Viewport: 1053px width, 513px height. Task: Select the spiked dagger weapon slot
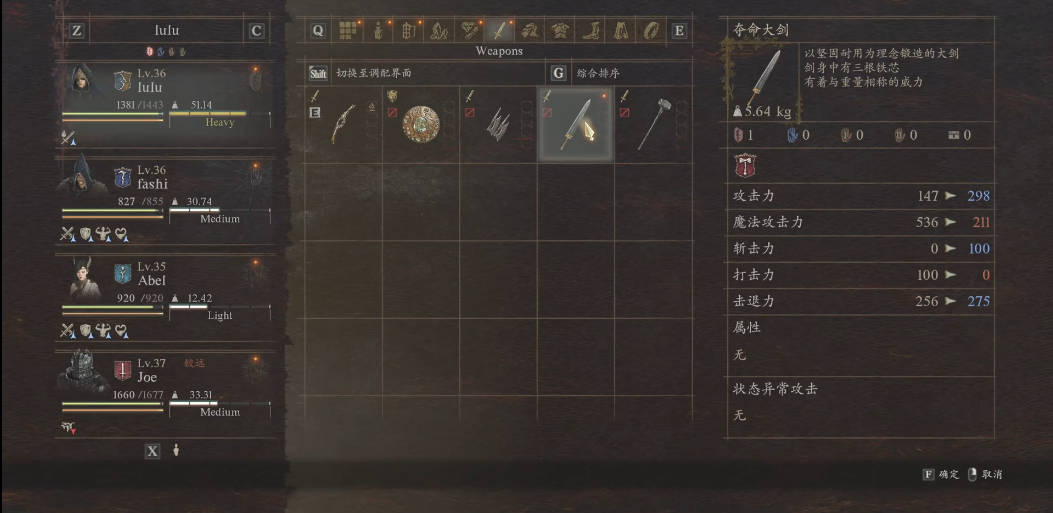[x=498, y=124]
